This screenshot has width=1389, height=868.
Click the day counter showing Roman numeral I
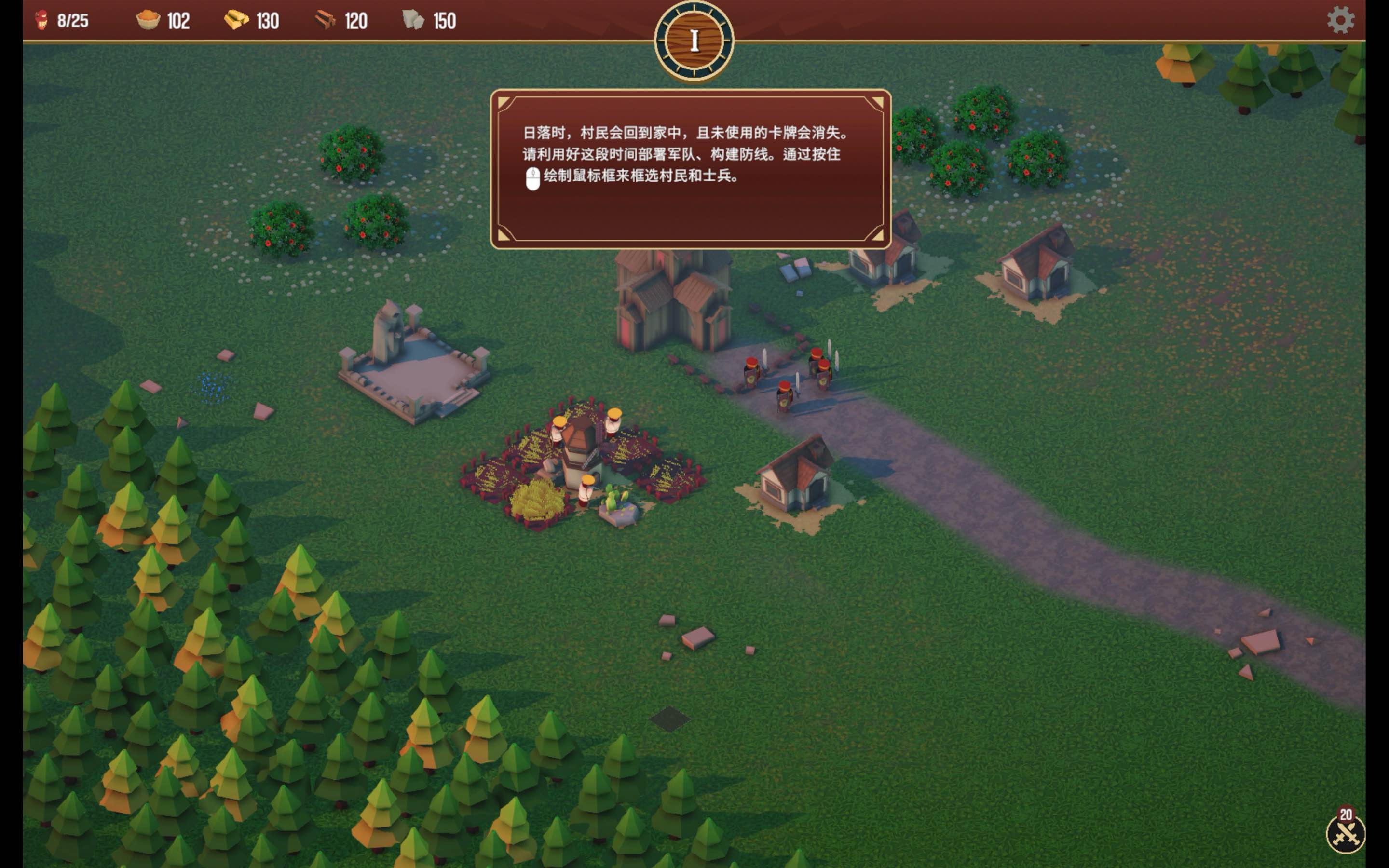(x=694, y=40)
